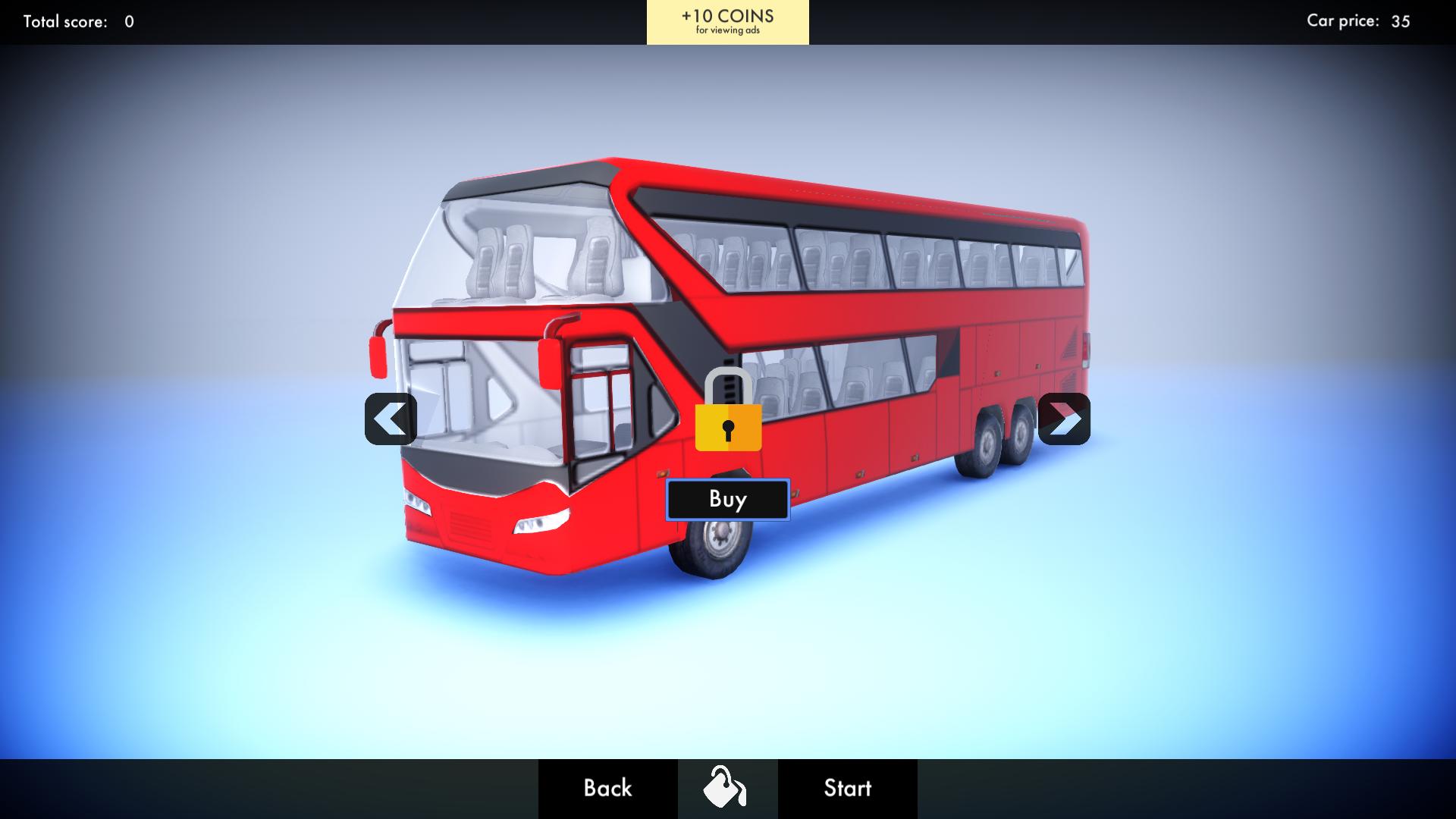This screenshot has width=1456, height=819.
Task: Select the paint bucket between Back and Start
Action: [x=727, y=788]
